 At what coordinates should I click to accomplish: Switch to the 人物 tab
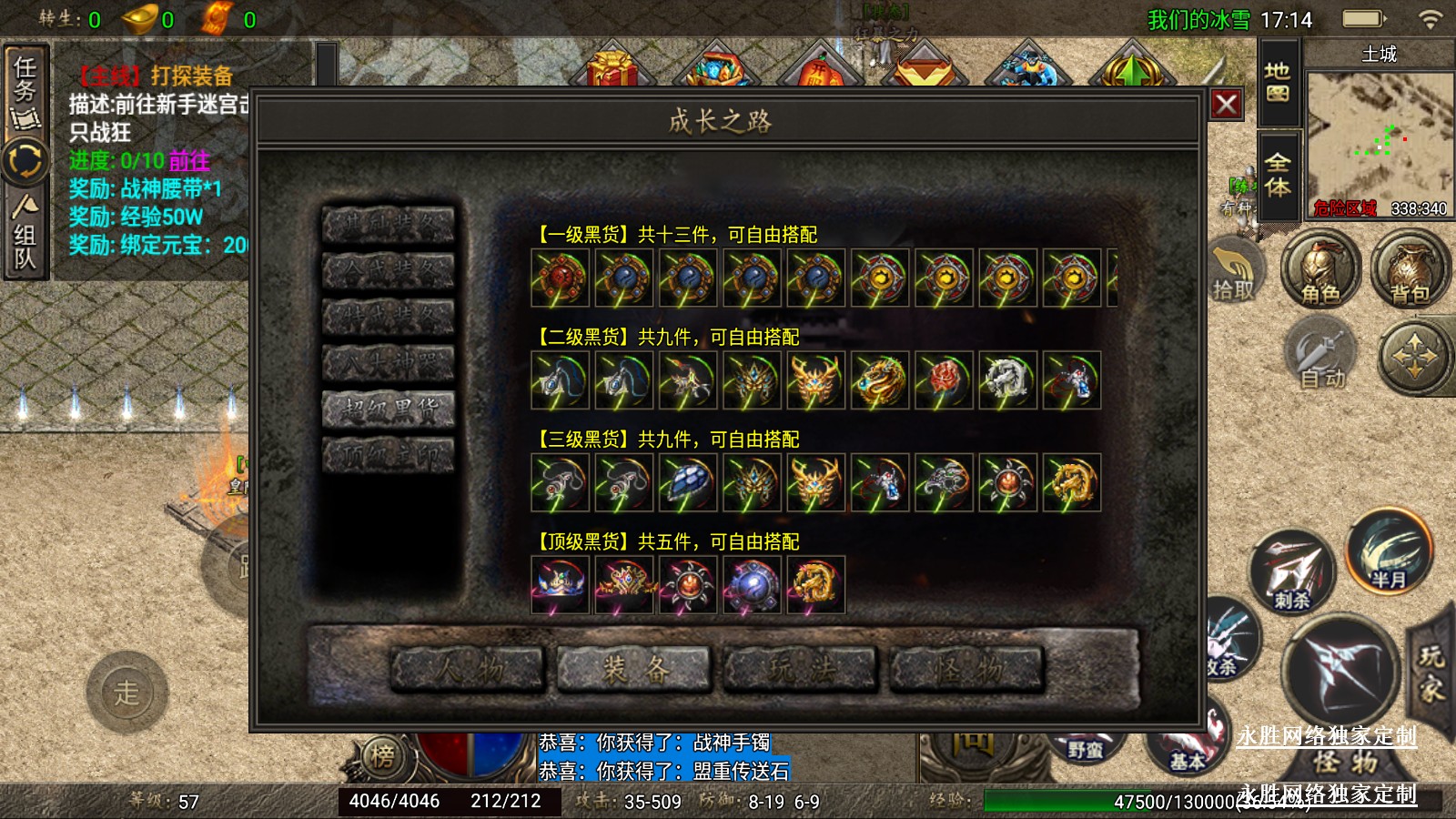(469, 670)
